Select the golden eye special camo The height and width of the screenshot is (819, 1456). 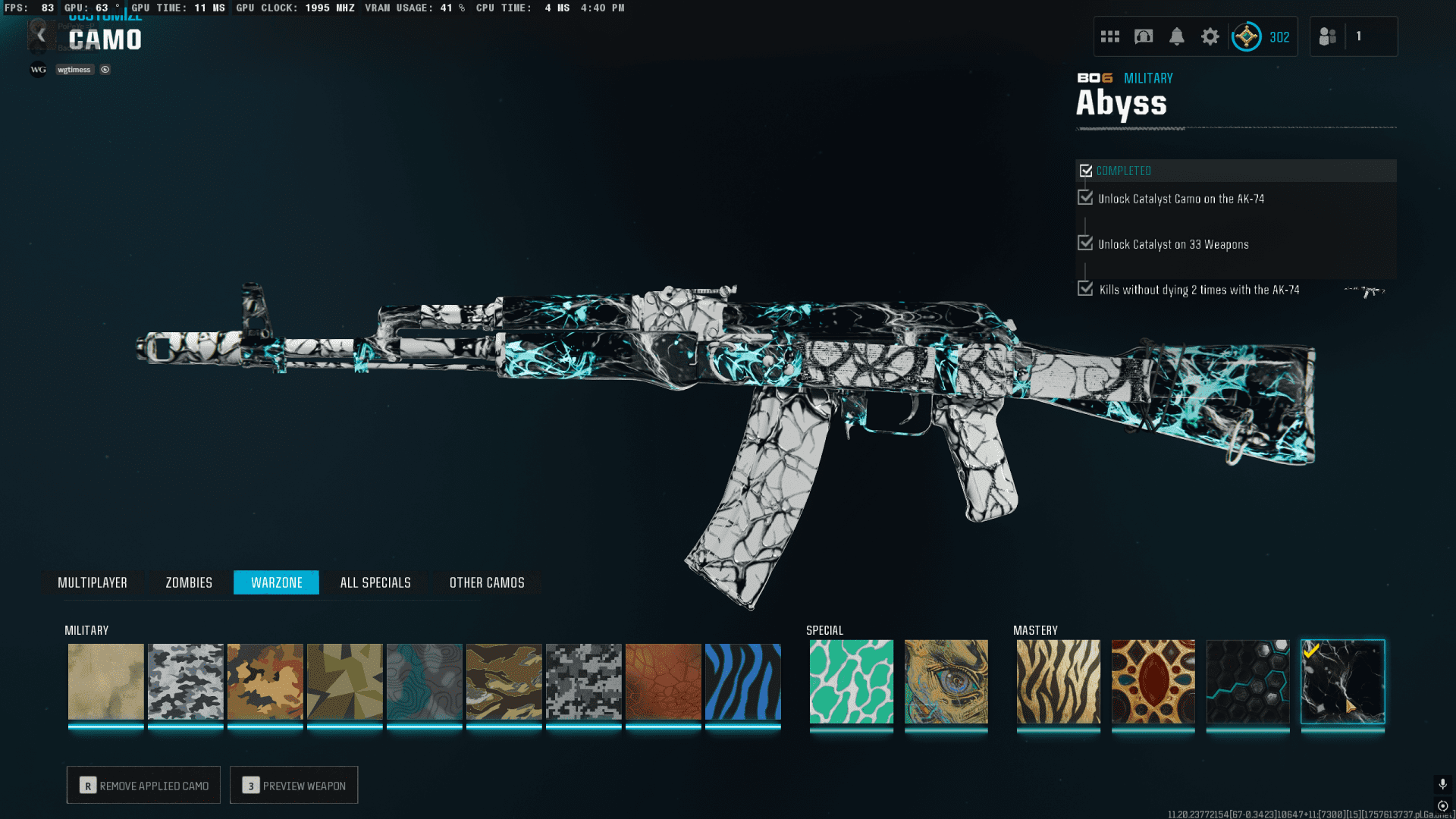pos(946,682)
